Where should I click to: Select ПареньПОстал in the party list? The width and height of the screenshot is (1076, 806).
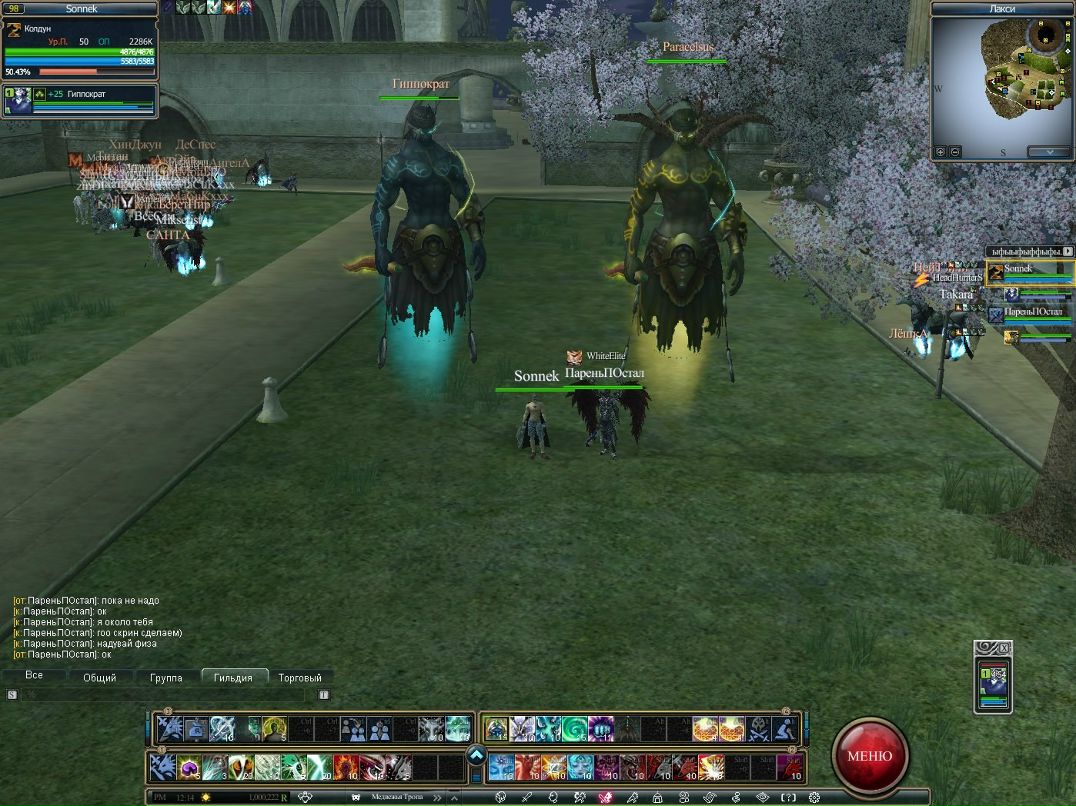tap(1030, 314)
